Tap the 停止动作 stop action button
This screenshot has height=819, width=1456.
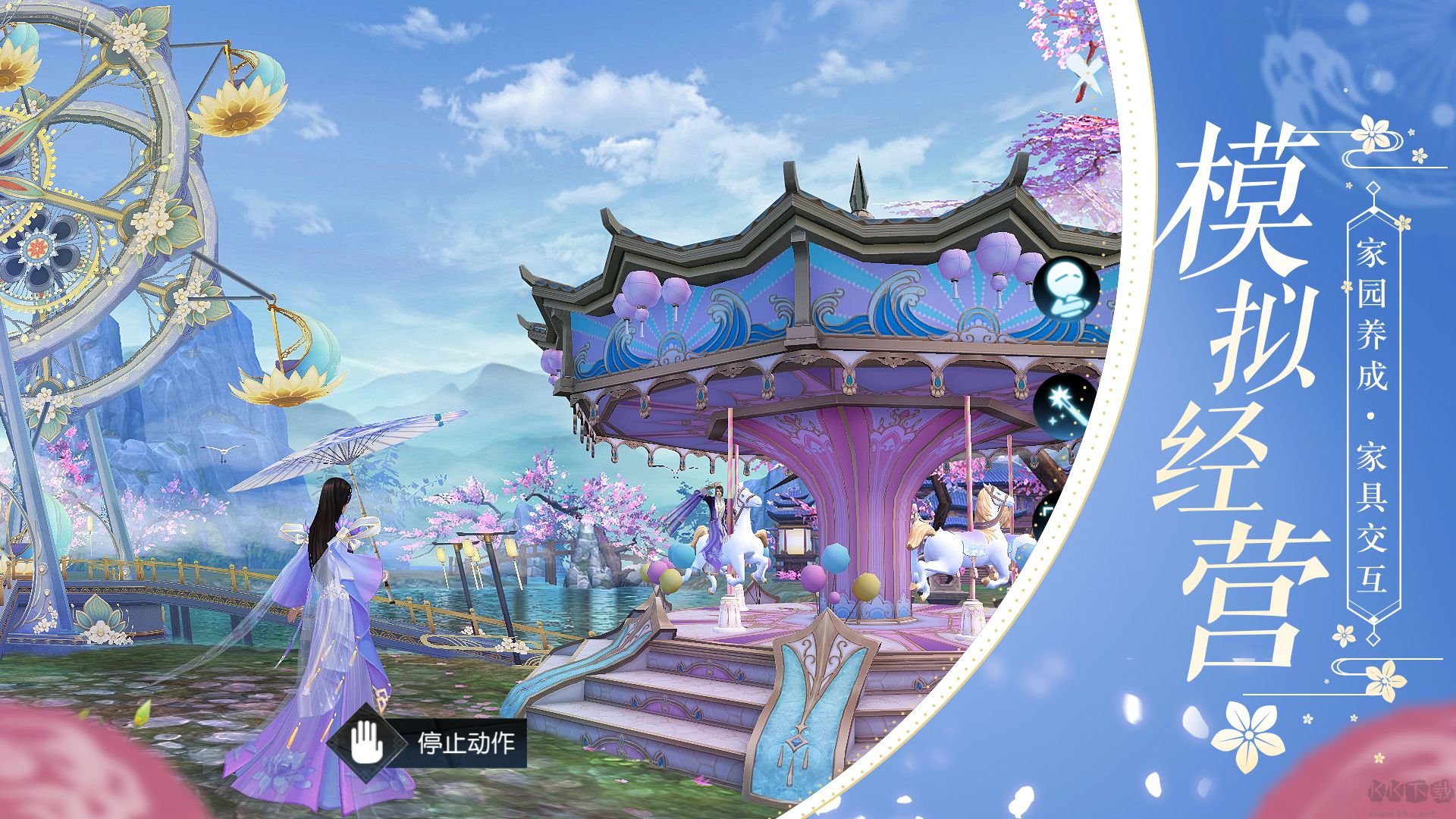point(429,742)
